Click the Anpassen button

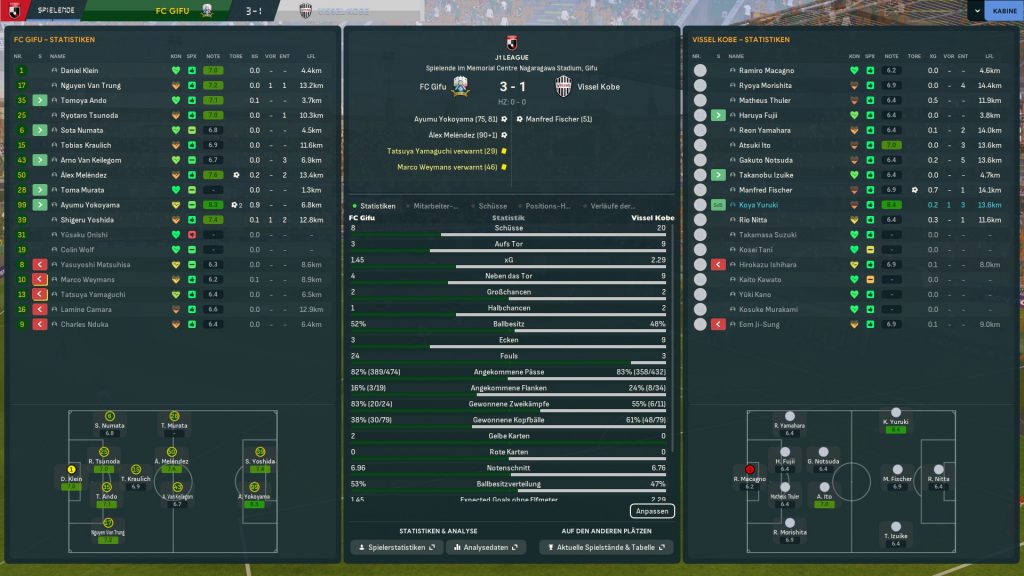pos(652,511)
